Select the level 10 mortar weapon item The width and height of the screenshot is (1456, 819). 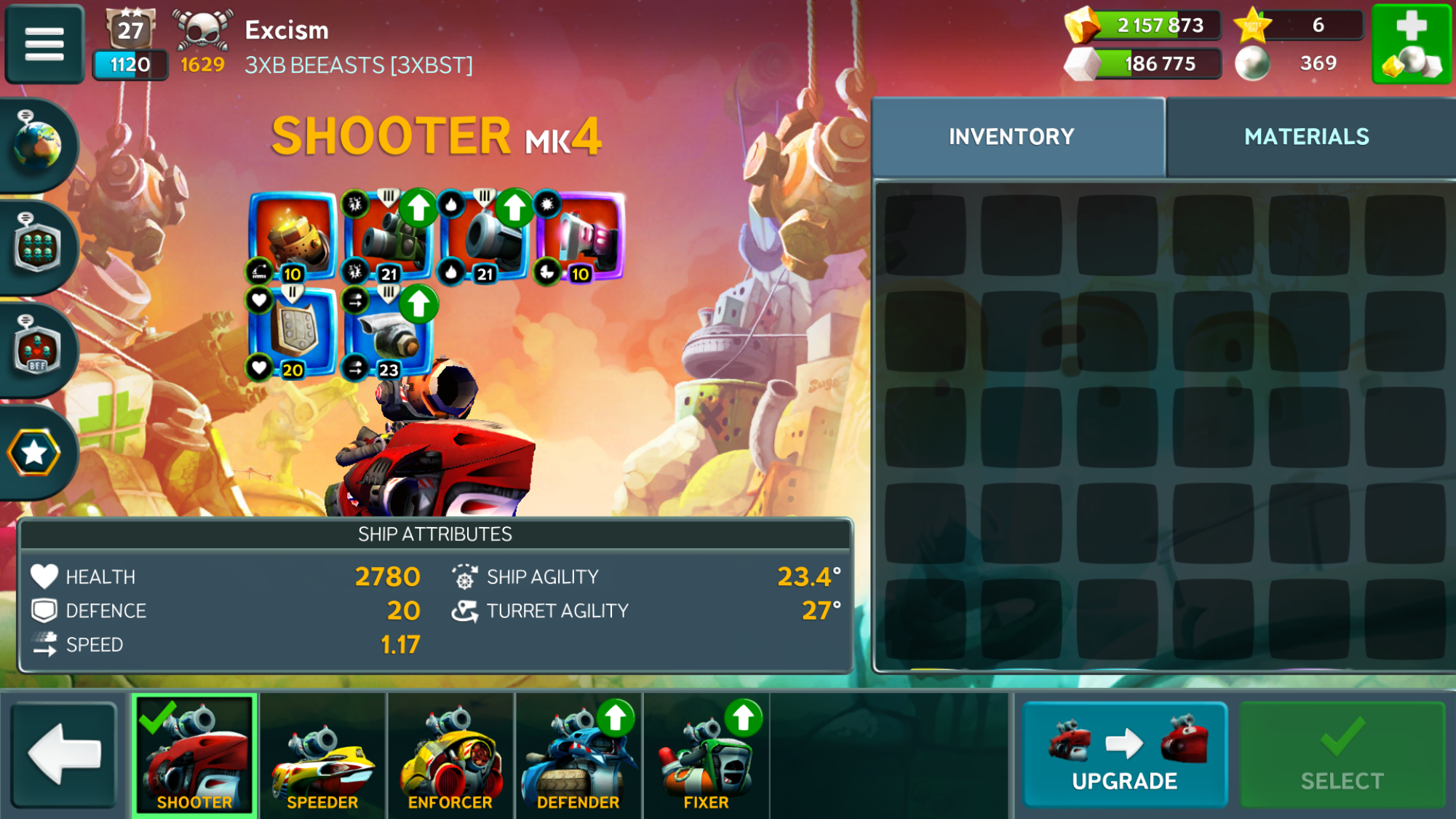tap(293, 237)
